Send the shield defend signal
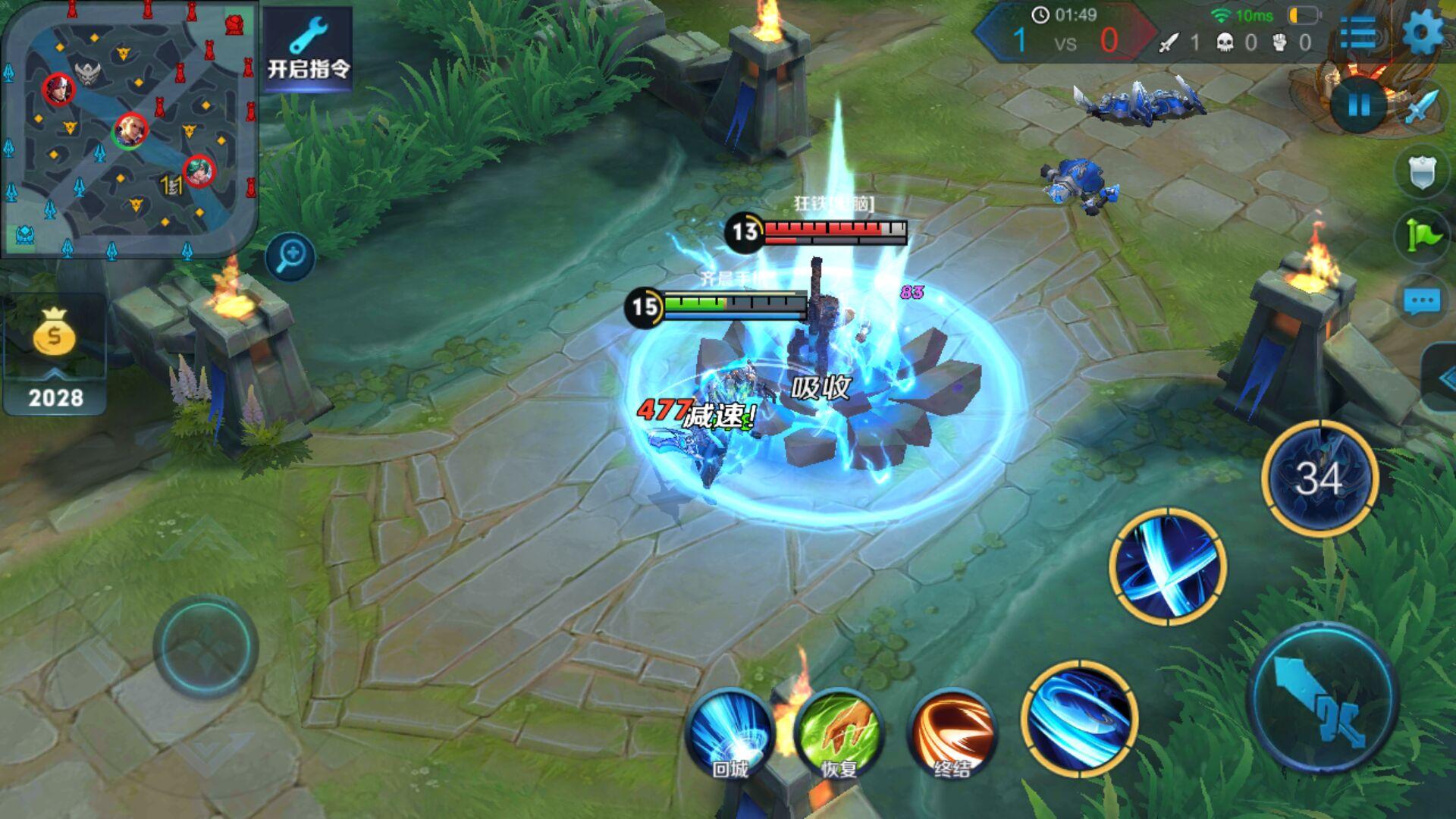 pyautogui.click(x=1421, y=173)
